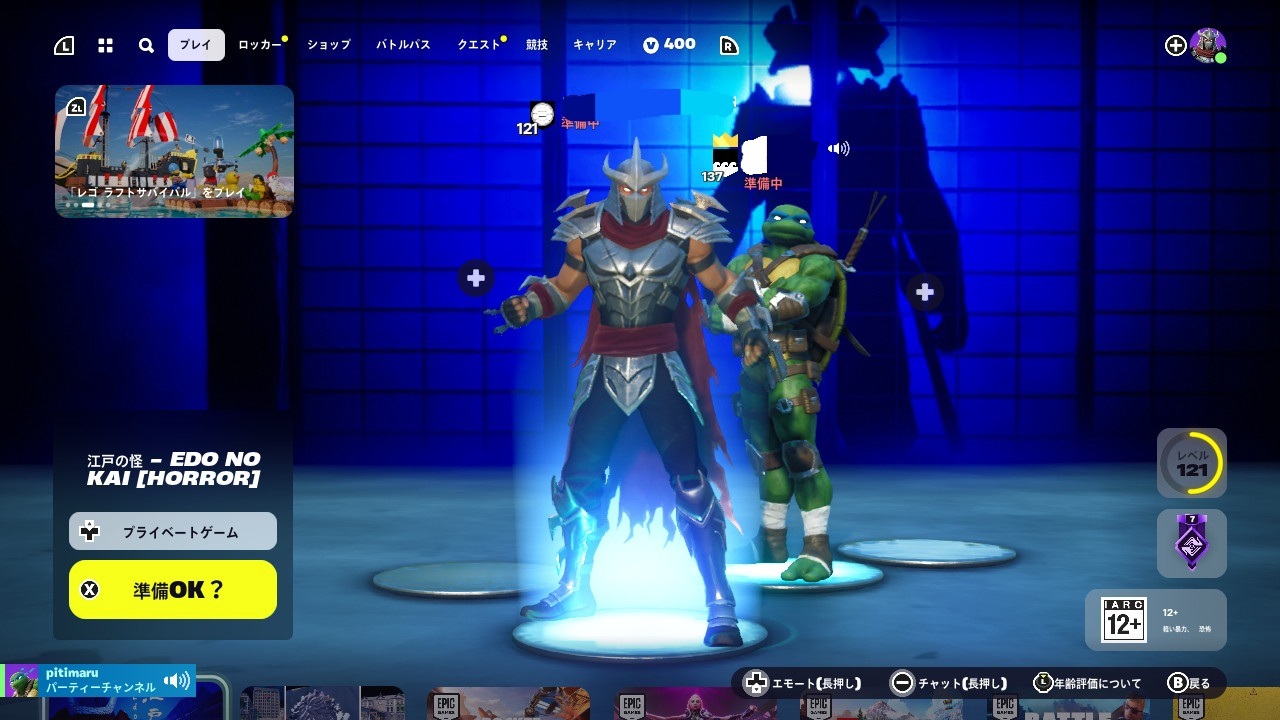1280x720 pixels.
Task: Switch to the 競技 tab
Action: click(x=537, y=45)
